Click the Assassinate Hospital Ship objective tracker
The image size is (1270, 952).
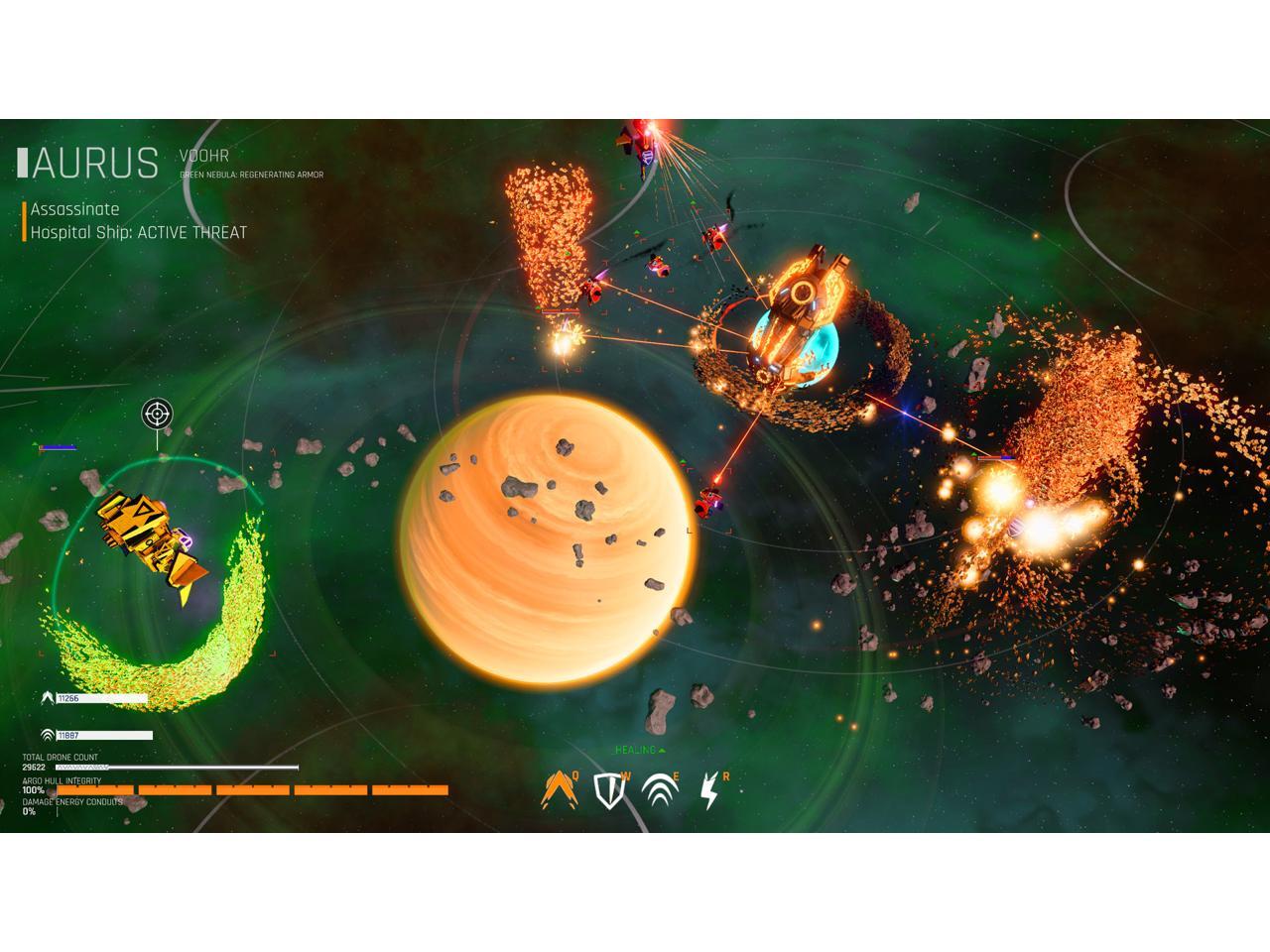tap(138, 221)
